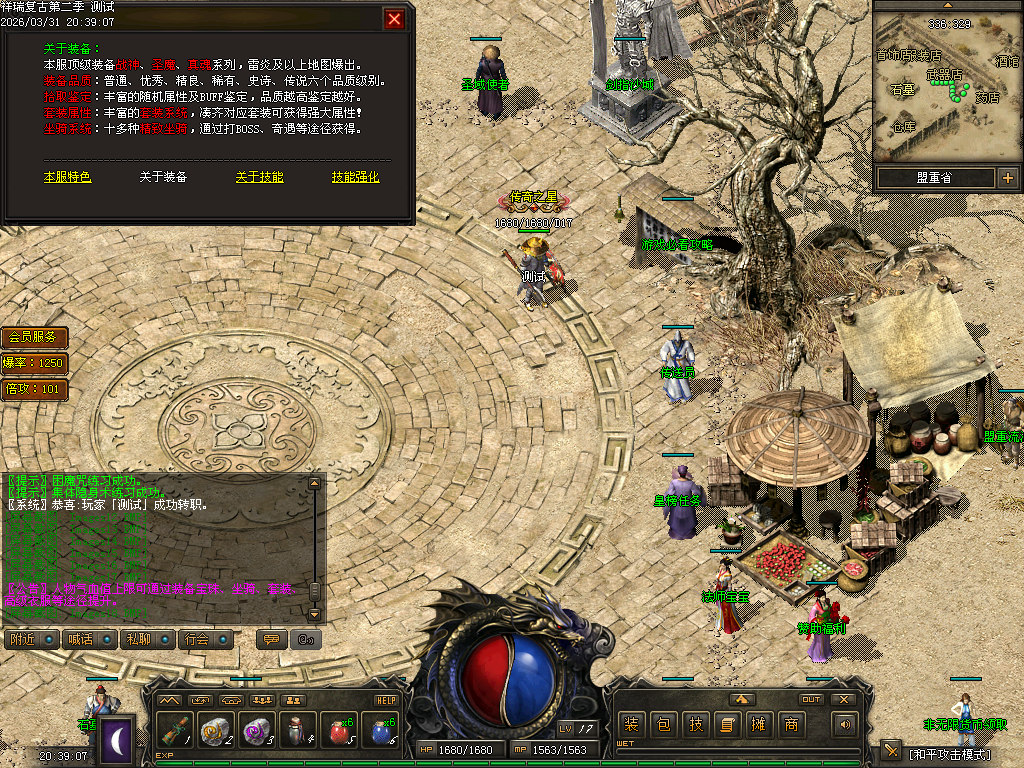Toggle the 喊话 shout chat channel

(89, 639)
